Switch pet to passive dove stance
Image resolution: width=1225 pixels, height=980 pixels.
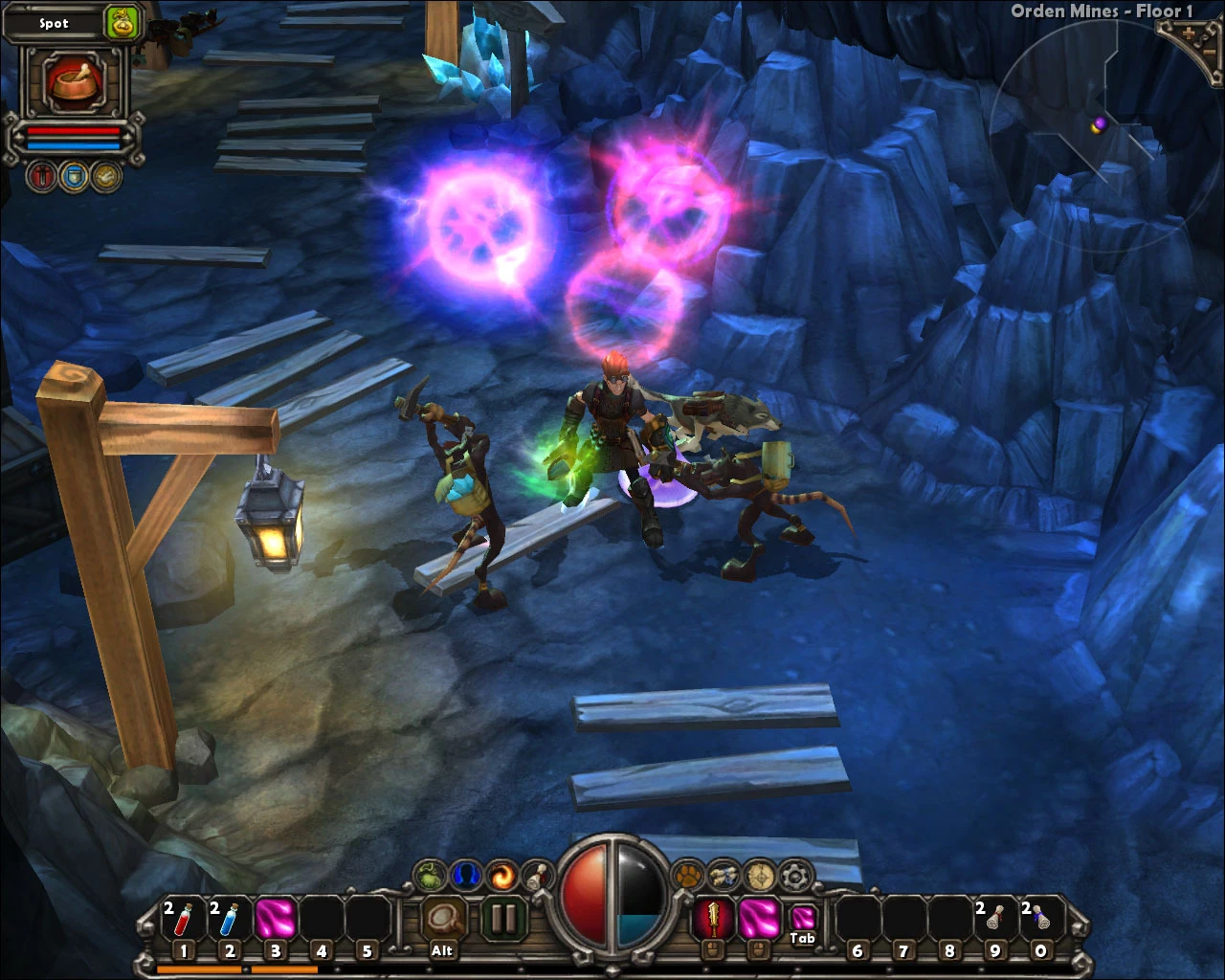(105, 178)
